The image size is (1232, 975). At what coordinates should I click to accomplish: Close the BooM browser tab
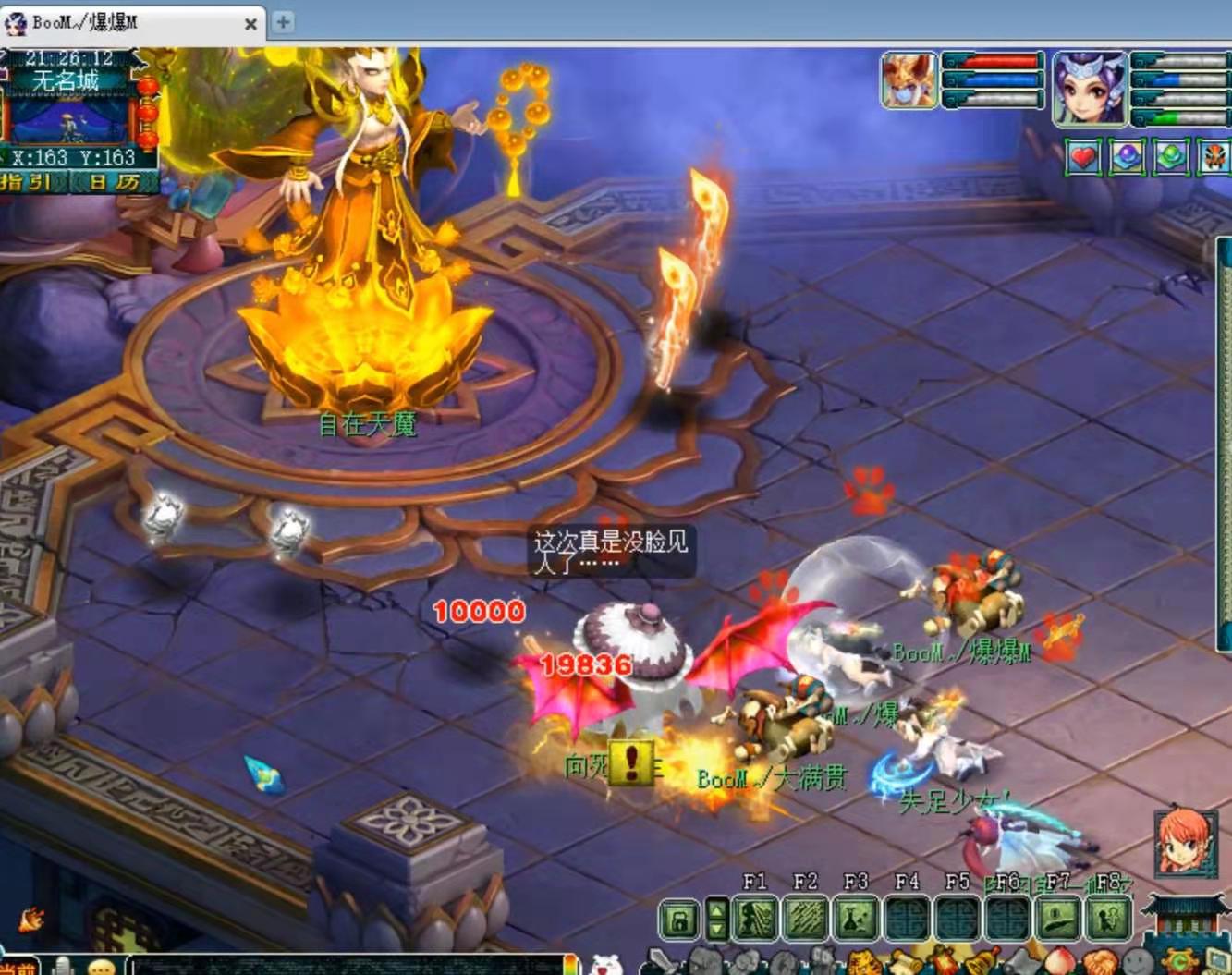click(x=250, y=24)
